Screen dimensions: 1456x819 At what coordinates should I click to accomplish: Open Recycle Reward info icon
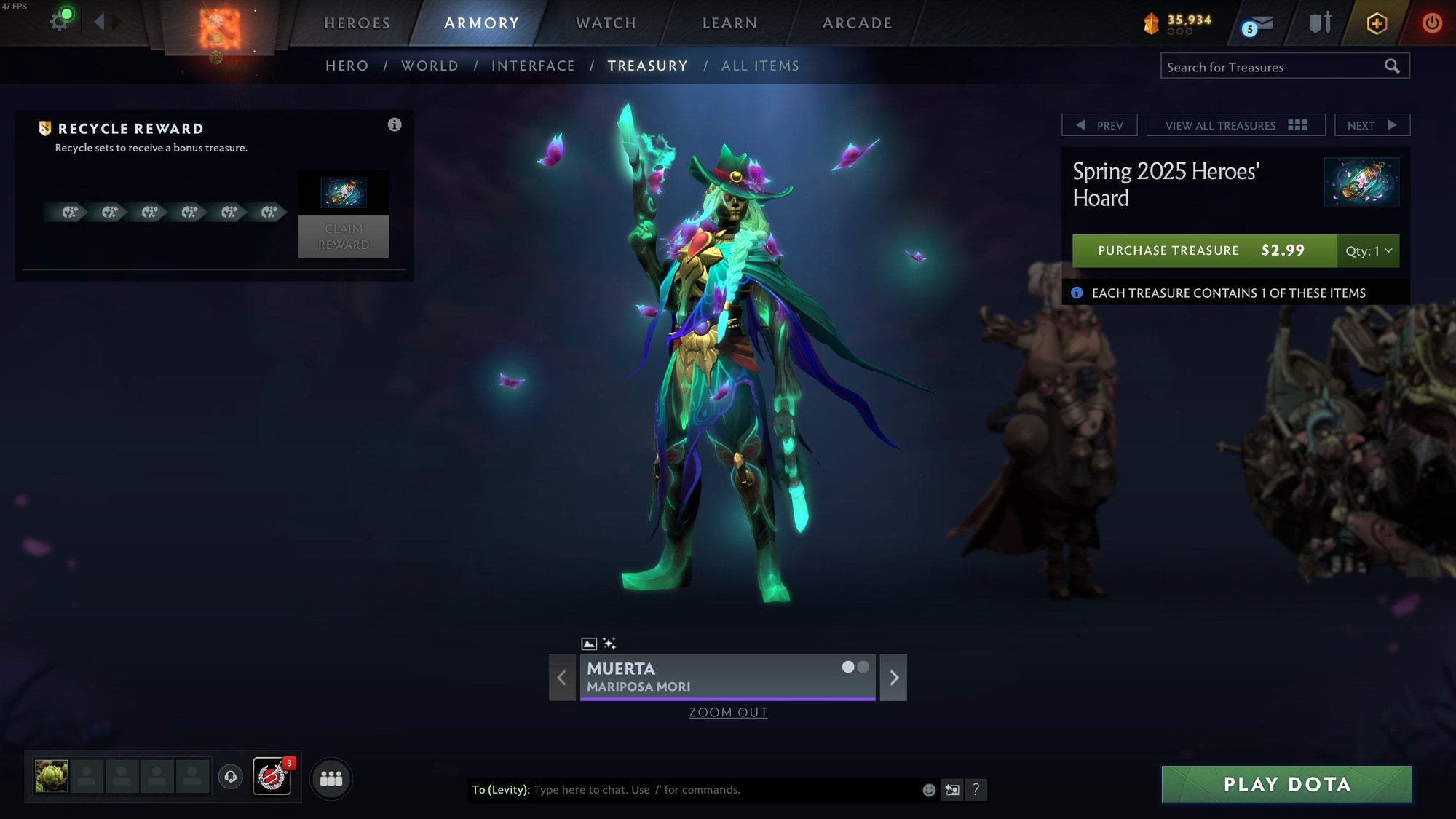coord(395,124)
